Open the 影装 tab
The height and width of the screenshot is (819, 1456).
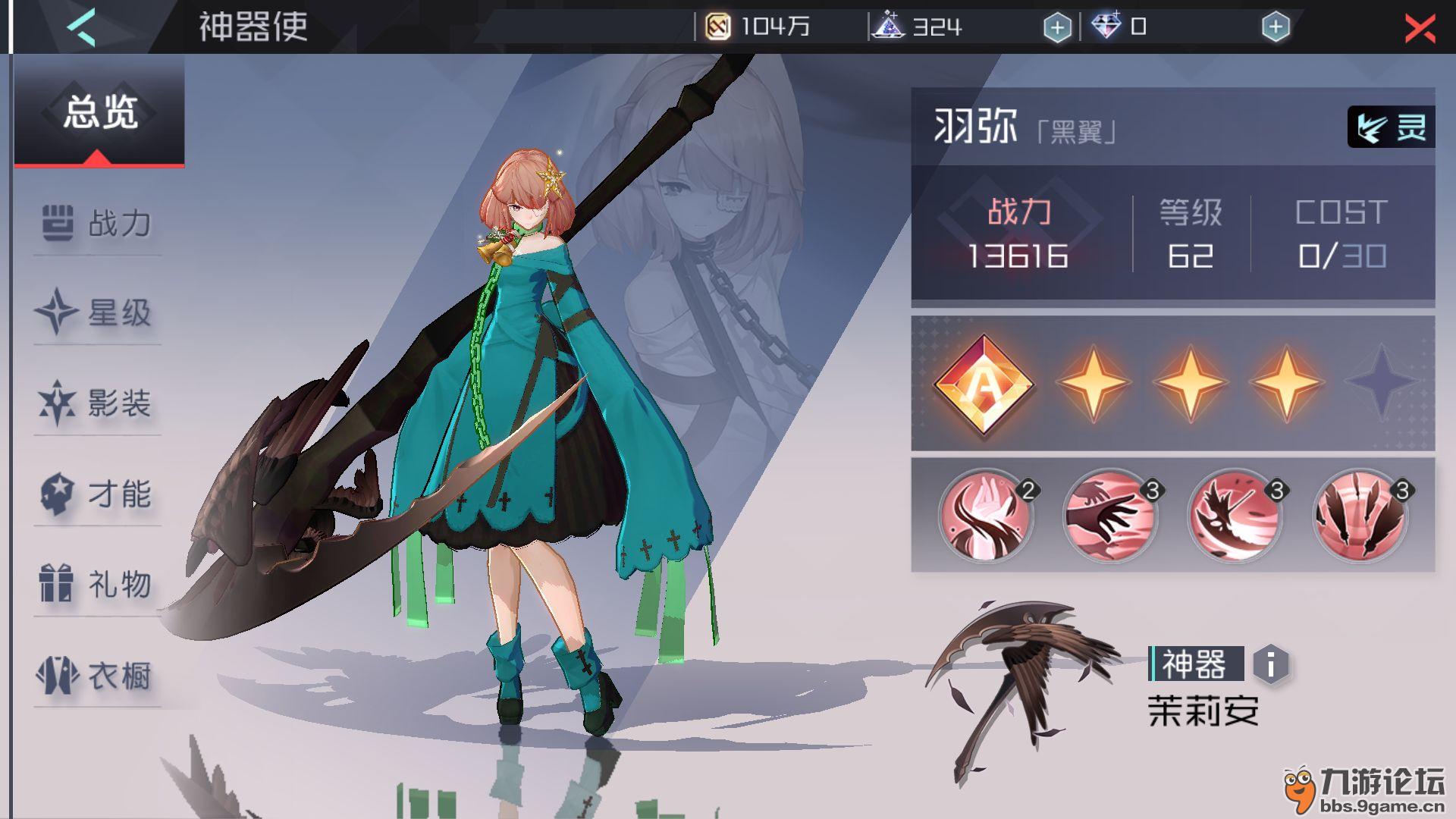(97, 403)
